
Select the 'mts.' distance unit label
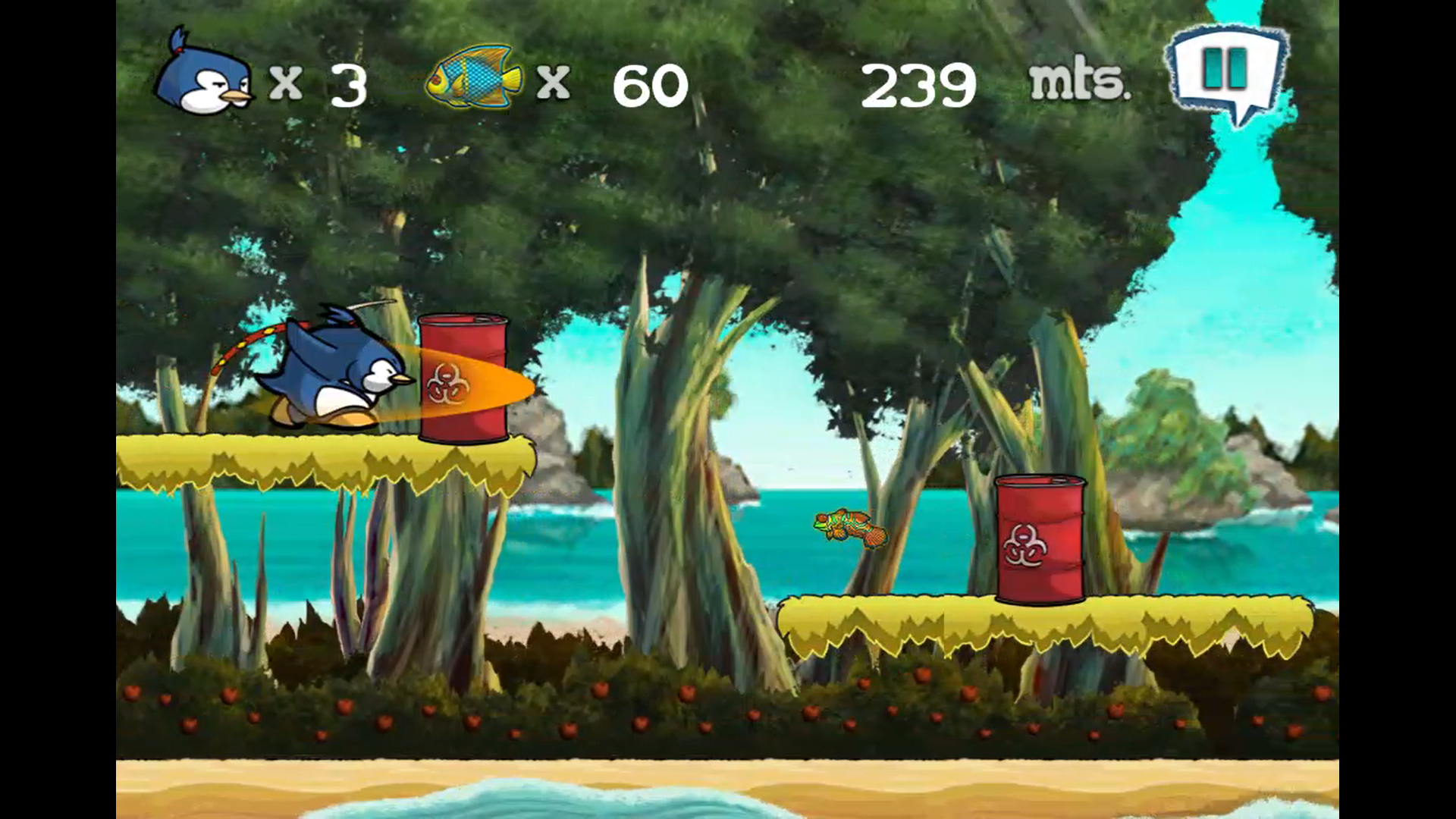[1078, 83]
